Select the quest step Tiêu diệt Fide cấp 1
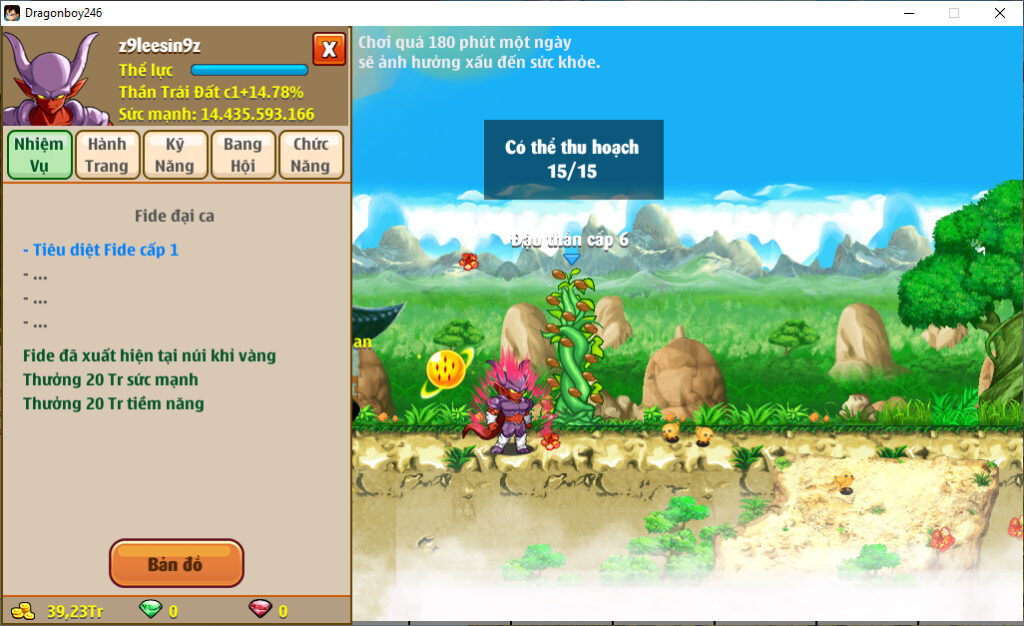 [x=101, y=249]
